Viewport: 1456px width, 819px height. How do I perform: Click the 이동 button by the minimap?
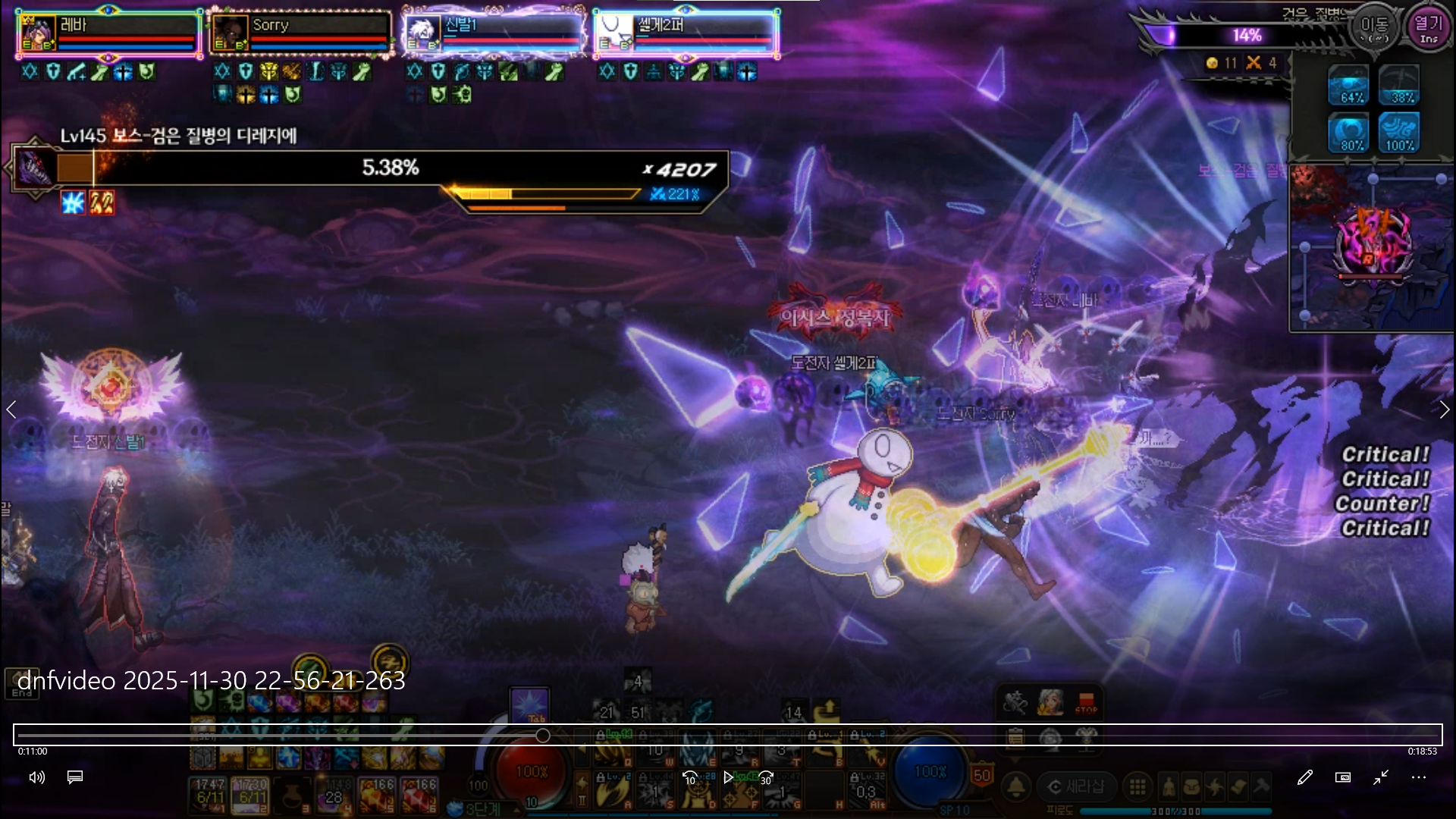tap(1373, 28)
